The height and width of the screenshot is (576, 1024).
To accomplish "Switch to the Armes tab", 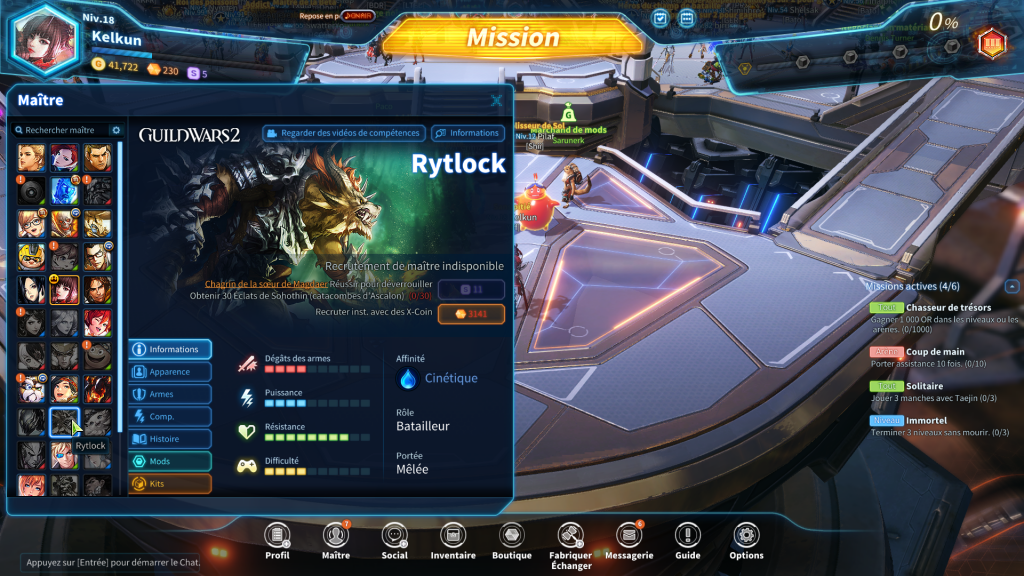I will (170, 394).
